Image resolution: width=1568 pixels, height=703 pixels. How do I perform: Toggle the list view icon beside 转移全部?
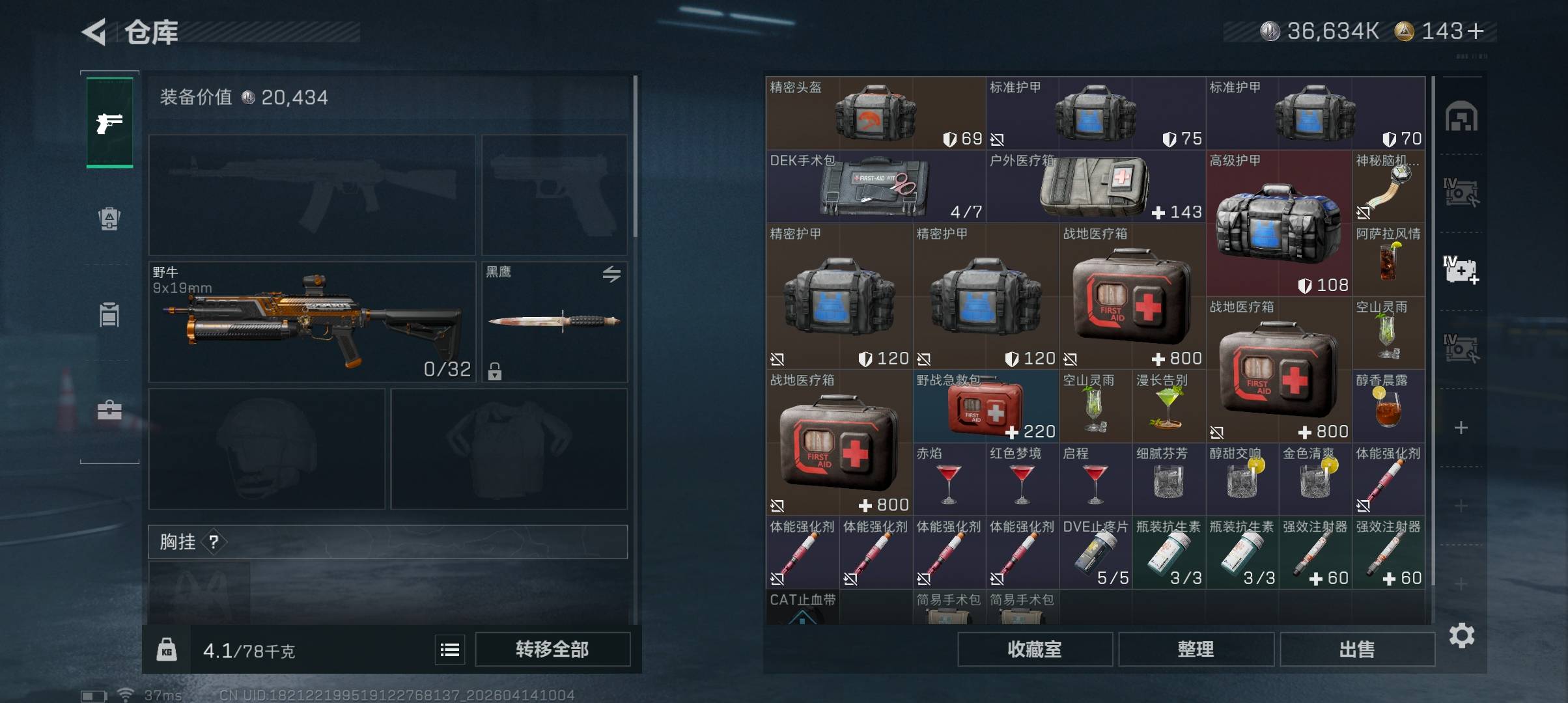tap(450, 649)
